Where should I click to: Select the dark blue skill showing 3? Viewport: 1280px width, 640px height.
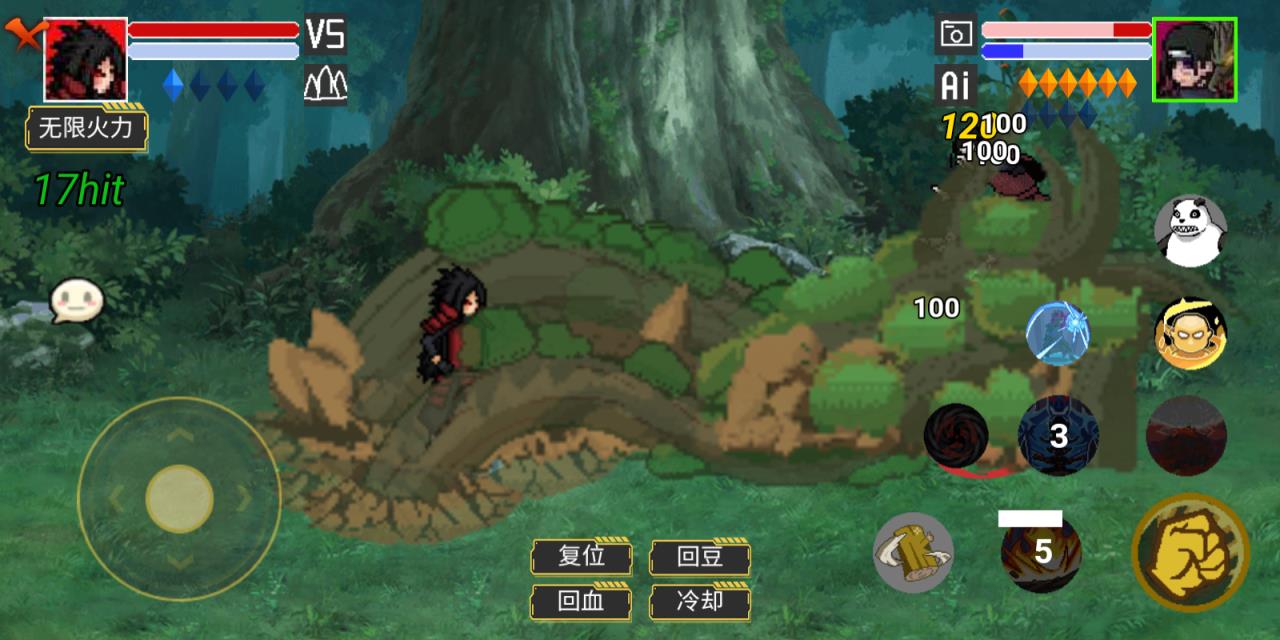pyautogui.click(x=1057, y=436)
